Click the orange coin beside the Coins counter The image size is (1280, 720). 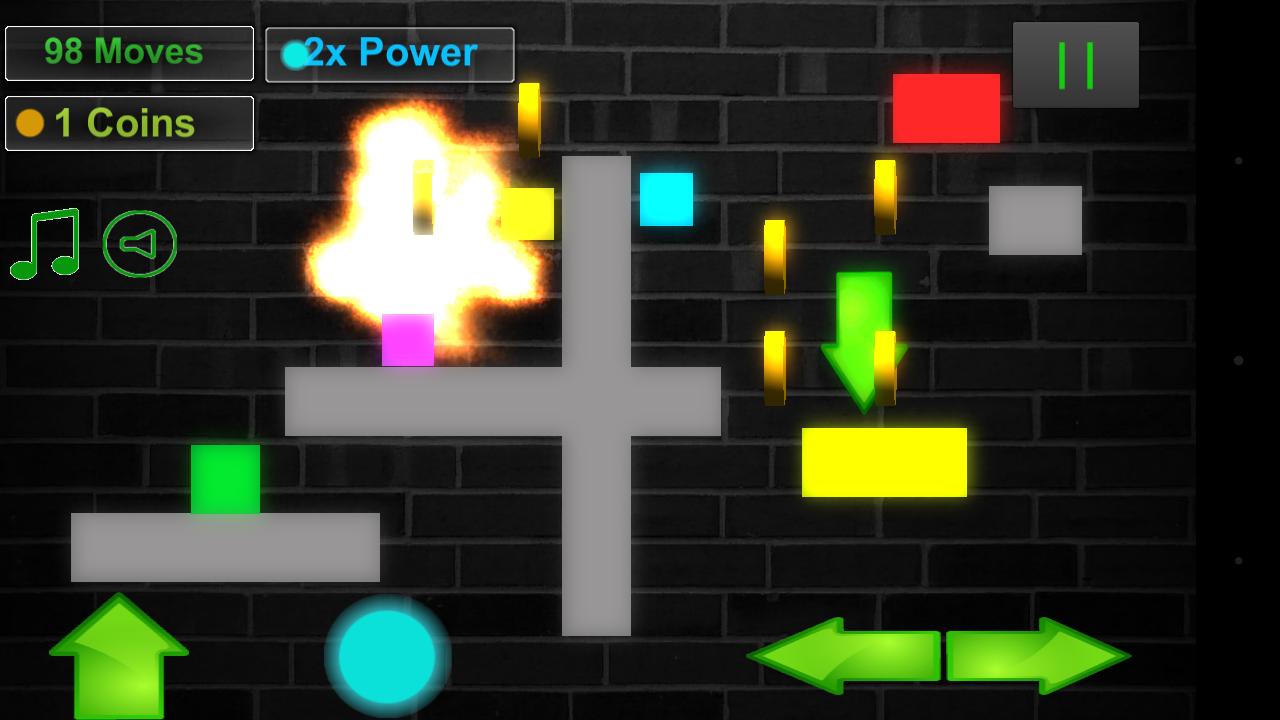pos(28,123)
